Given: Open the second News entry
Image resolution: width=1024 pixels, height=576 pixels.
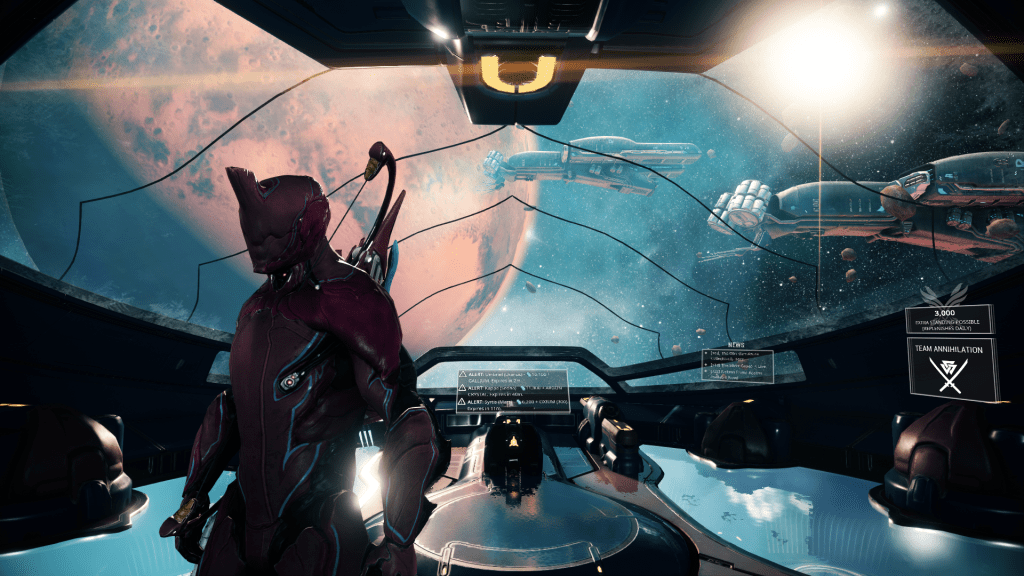Looking at the screenshot, I should point(737,368).
